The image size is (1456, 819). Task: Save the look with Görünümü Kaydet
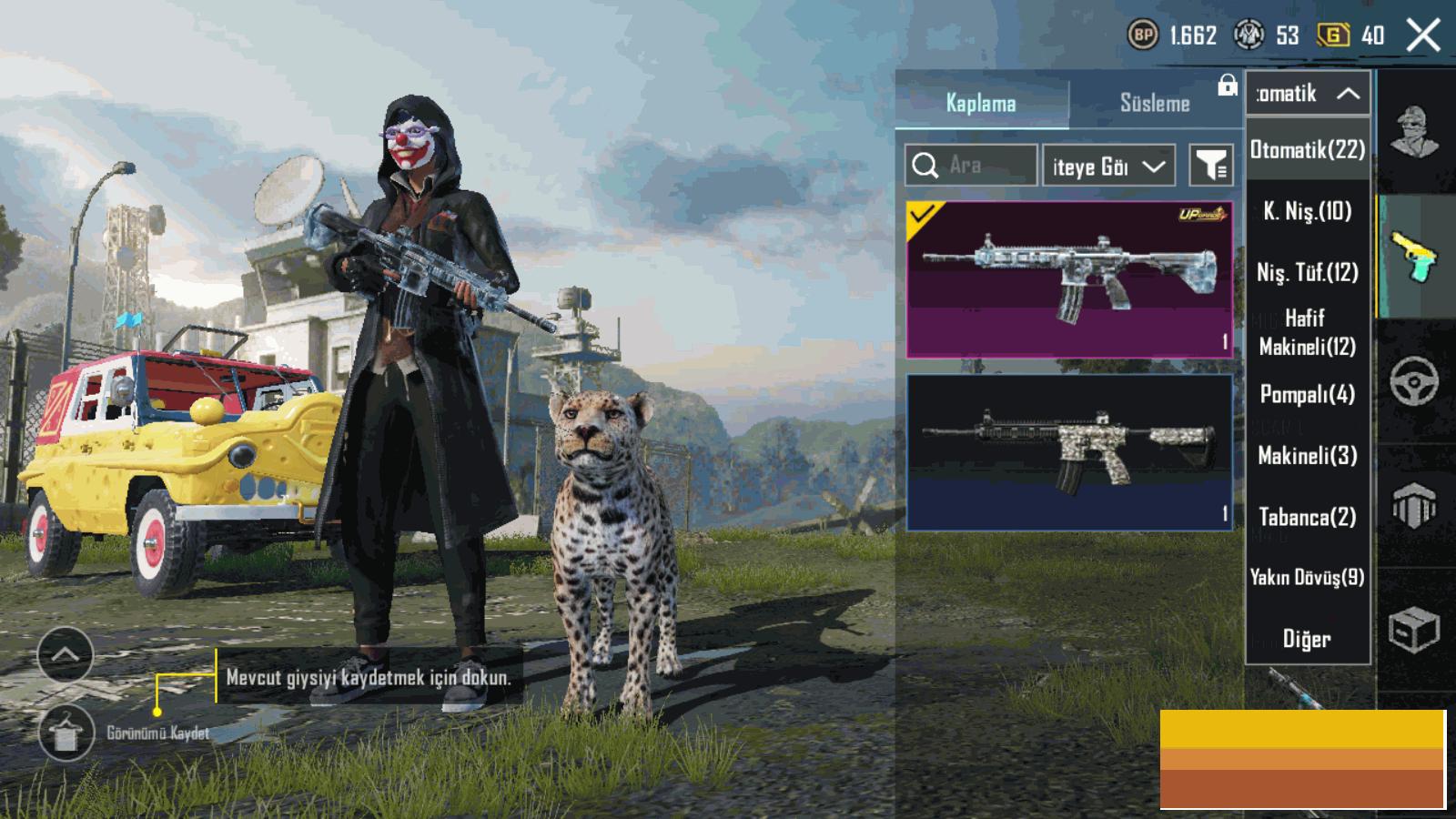pos(66,733)
